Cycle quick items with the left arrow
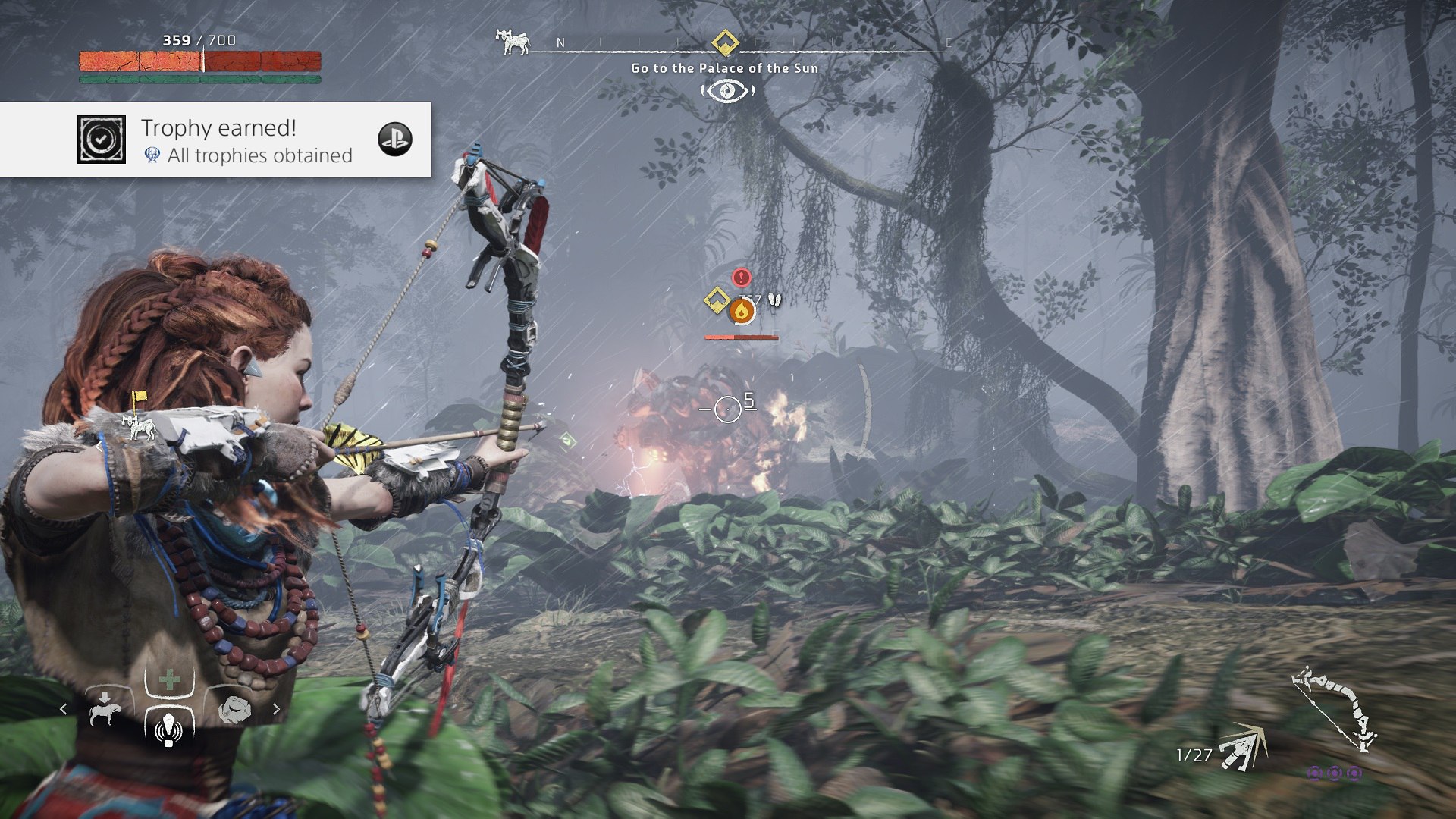The image size is (1456, 819). [64, 709]
